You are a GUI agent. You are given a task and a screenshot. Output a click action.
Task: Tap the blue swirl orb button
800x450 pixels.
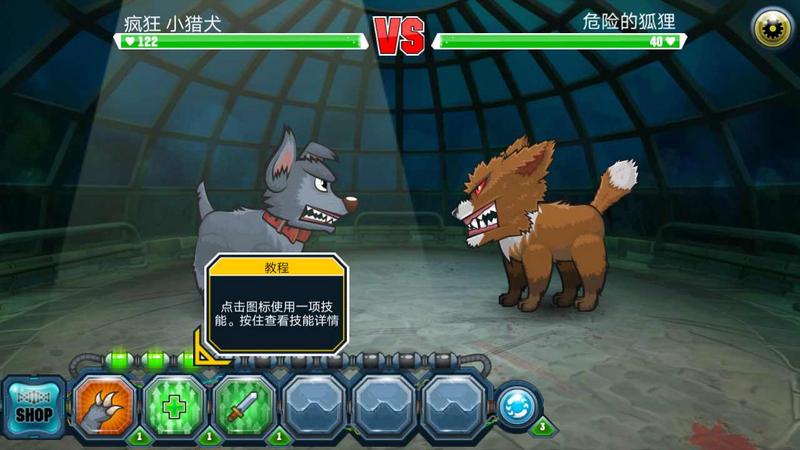coord(518,405)
